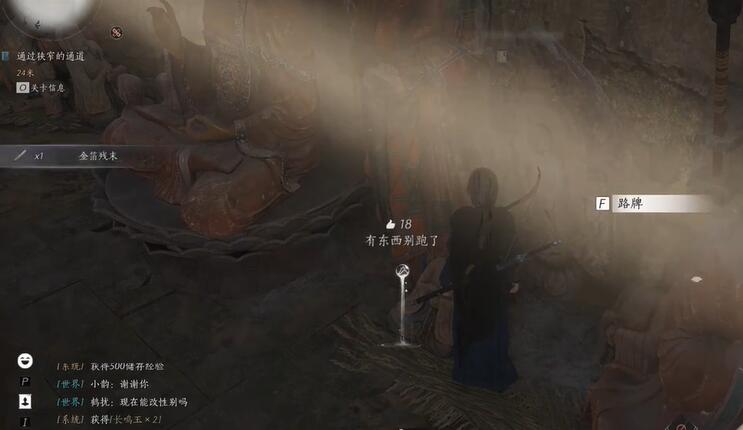Click the round icon beside the minimap
The height and width of the screenshot is (430, 743).
click(116, 33)
